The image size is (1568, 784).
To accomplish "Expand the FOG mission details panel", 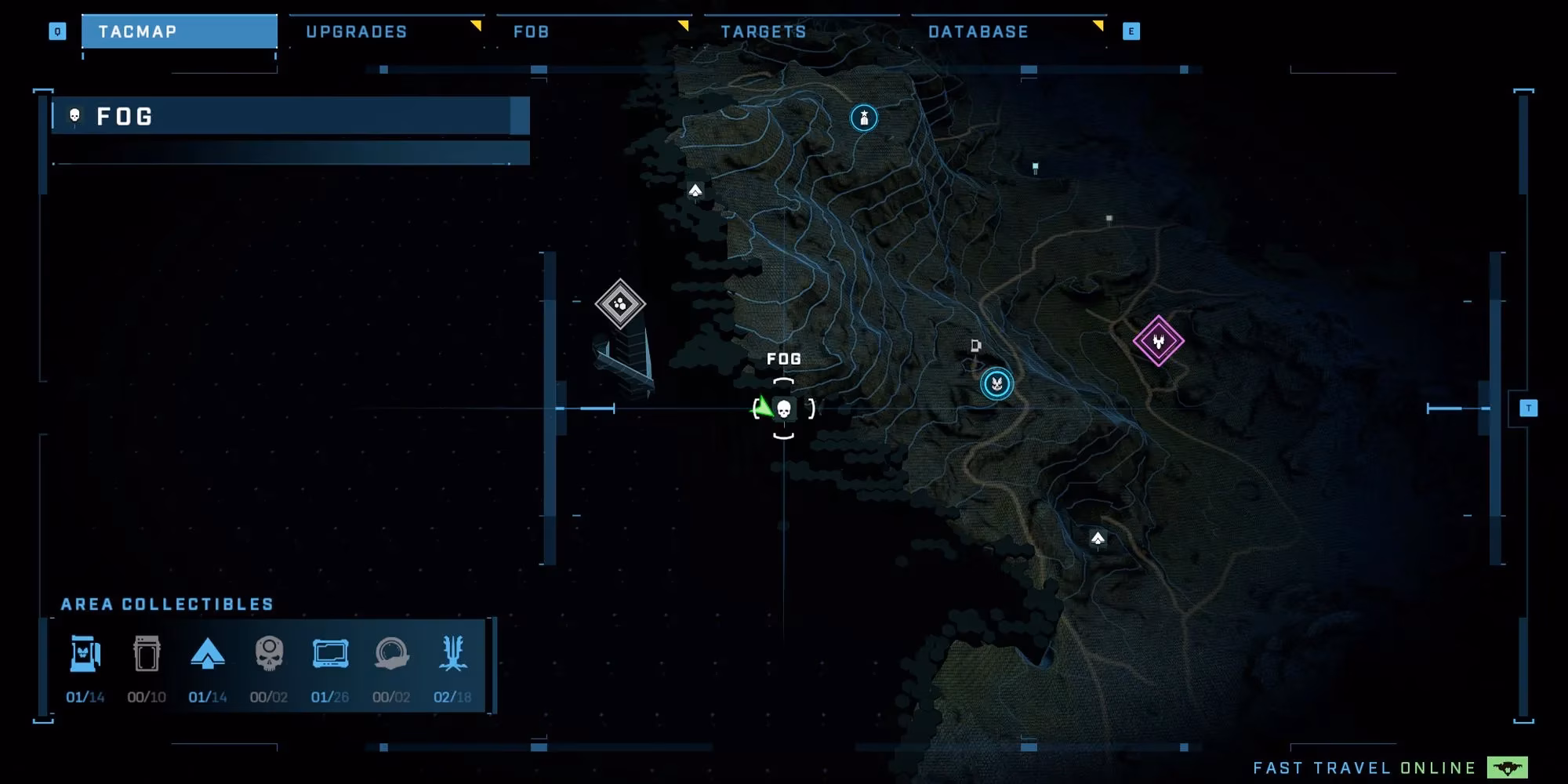I will pos(290,117).
